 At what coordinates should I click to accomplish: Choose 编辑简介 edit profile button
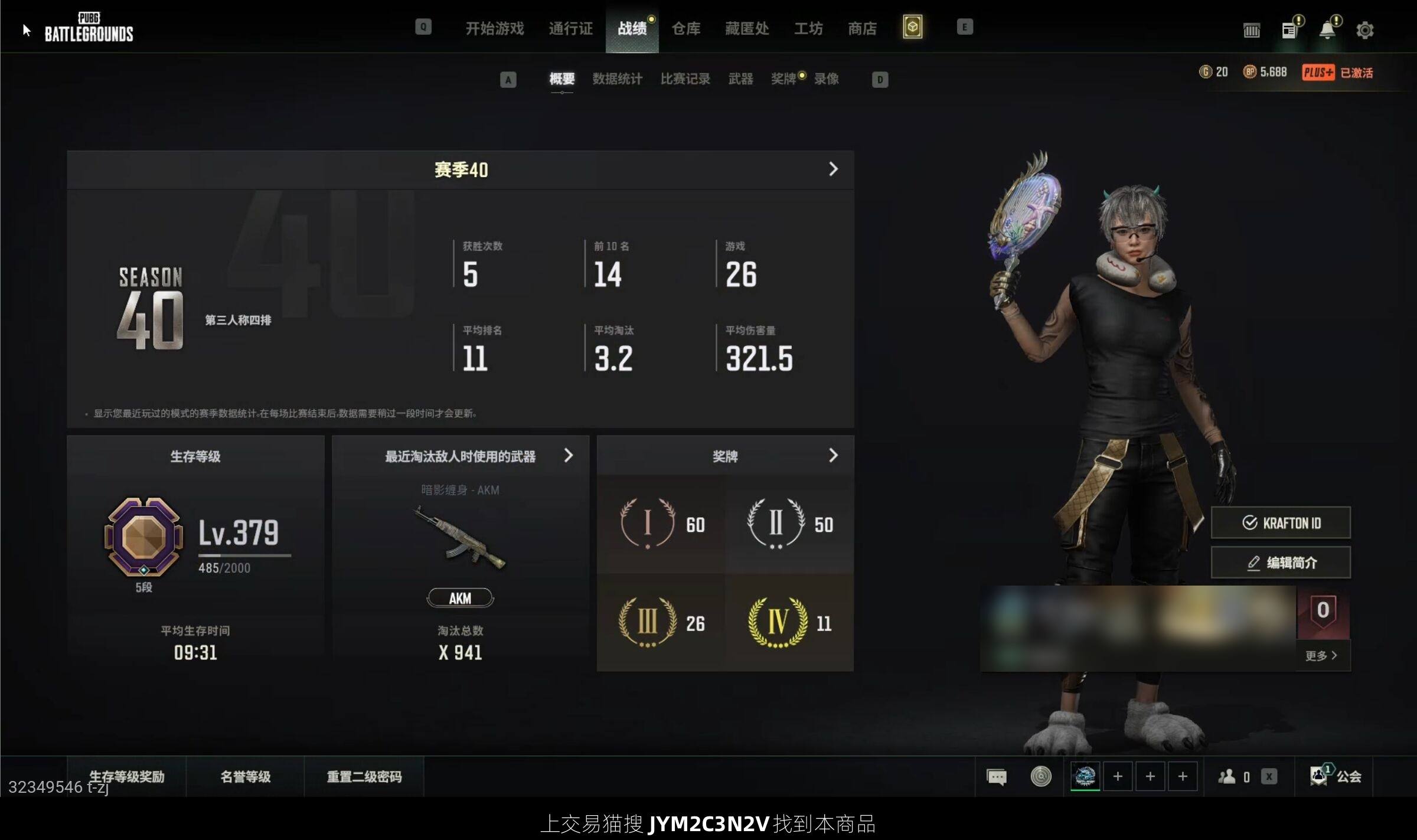click(x=1281, y=563)
